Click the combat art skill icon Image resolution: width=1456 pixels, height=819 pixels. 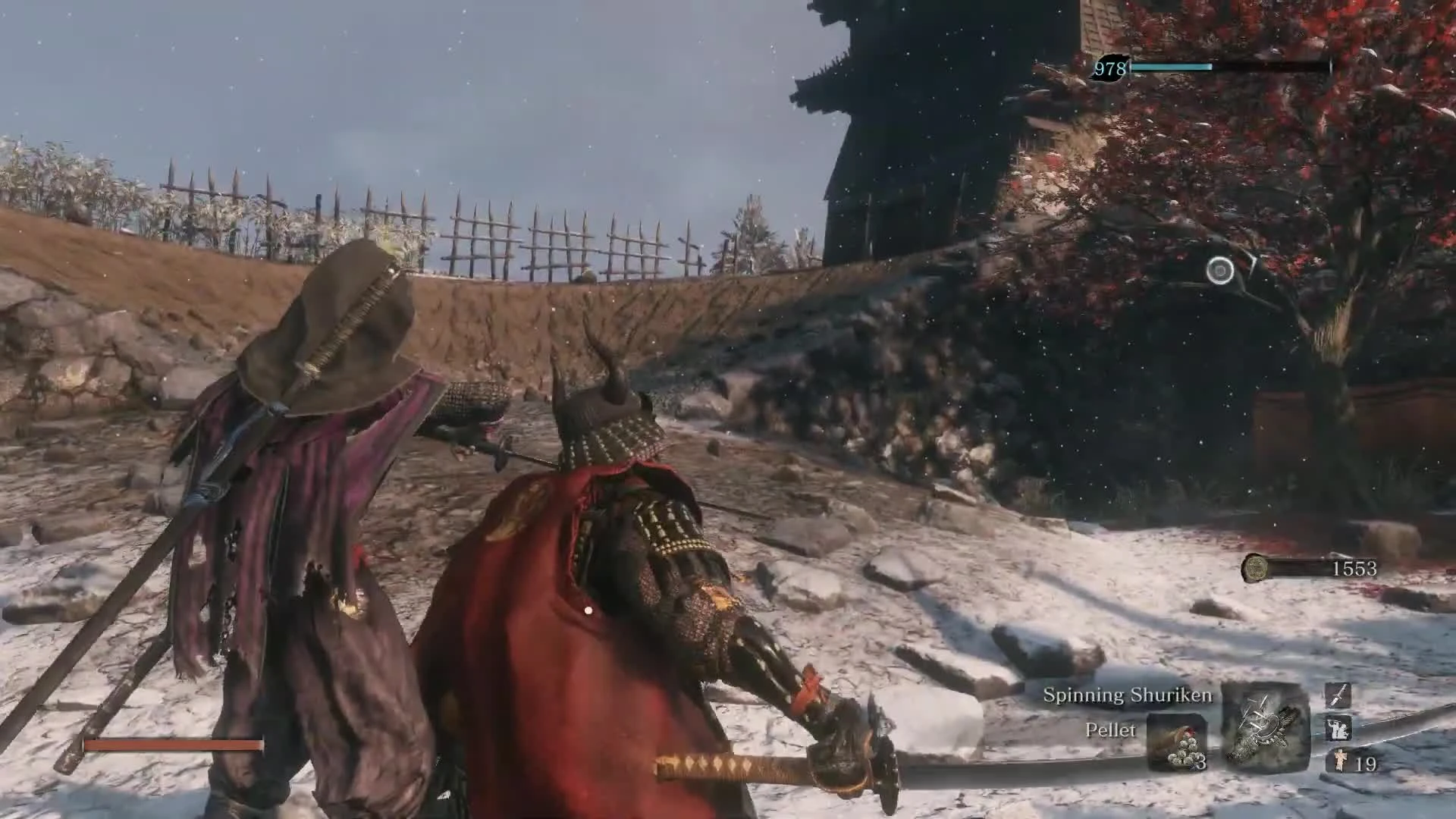click(1339, 728)
